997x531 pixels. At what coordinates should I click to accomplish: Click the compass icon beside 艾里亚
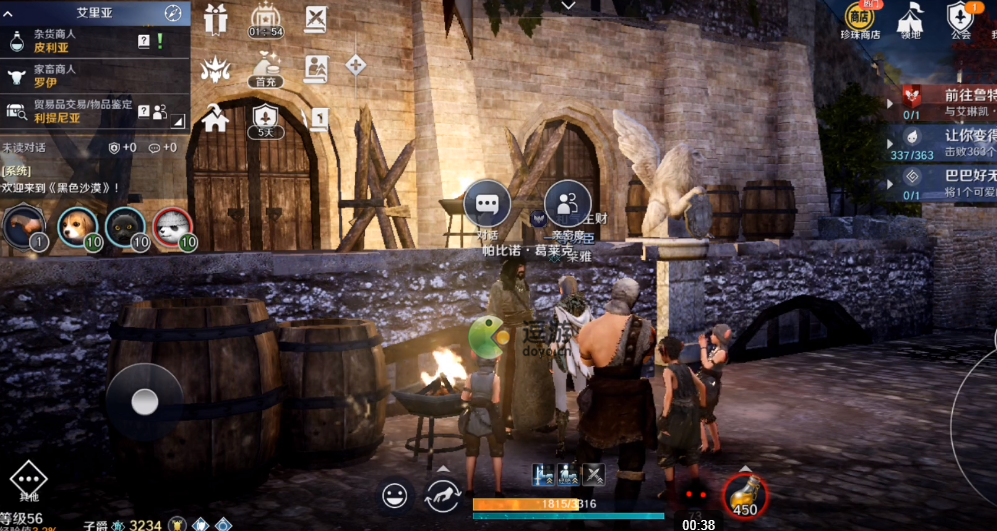point(173,13)
